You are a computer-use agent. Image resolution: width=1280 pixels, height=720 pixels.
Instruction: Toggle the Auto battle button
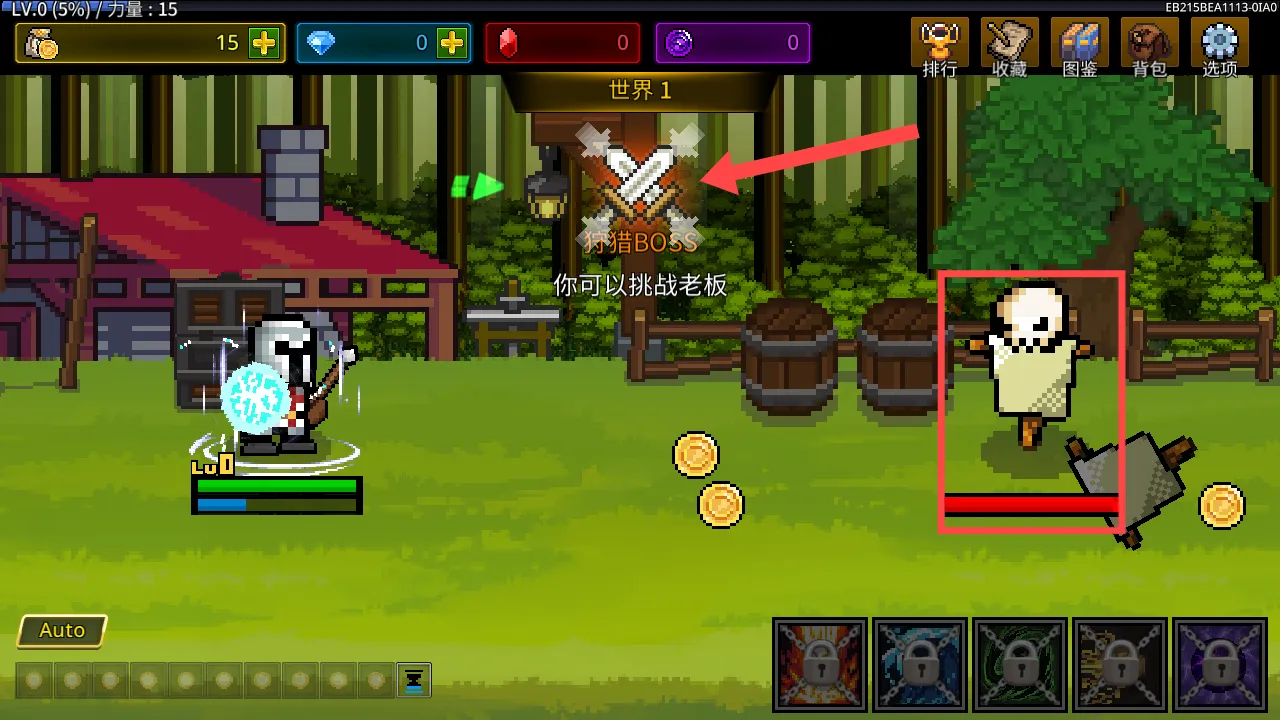62,631
